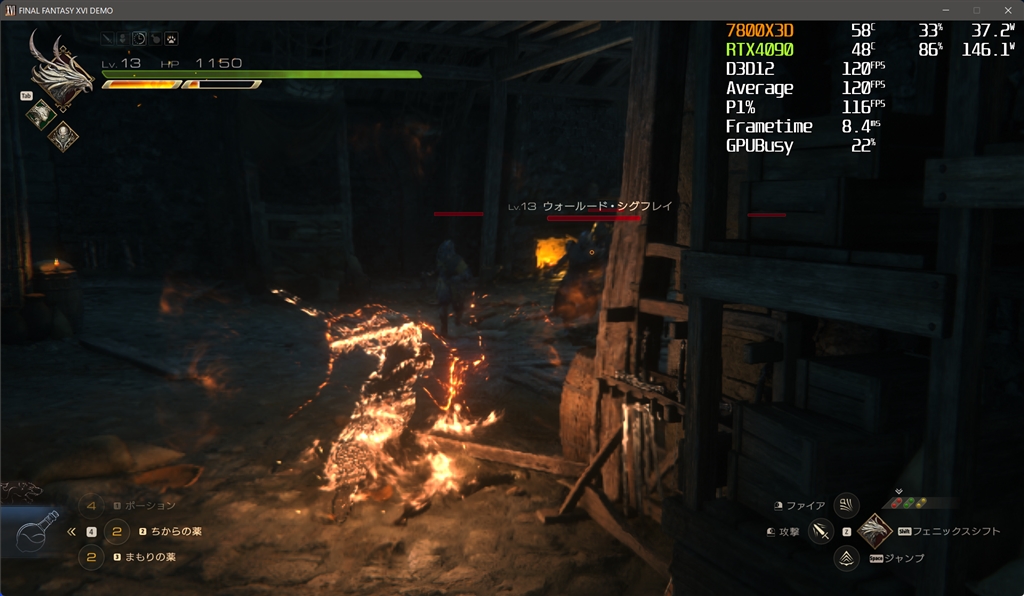Image resolution: width=1024 pixels, height=596 pixels.
Task: Click the sword accessory status icon
Action: pos(107,39)
